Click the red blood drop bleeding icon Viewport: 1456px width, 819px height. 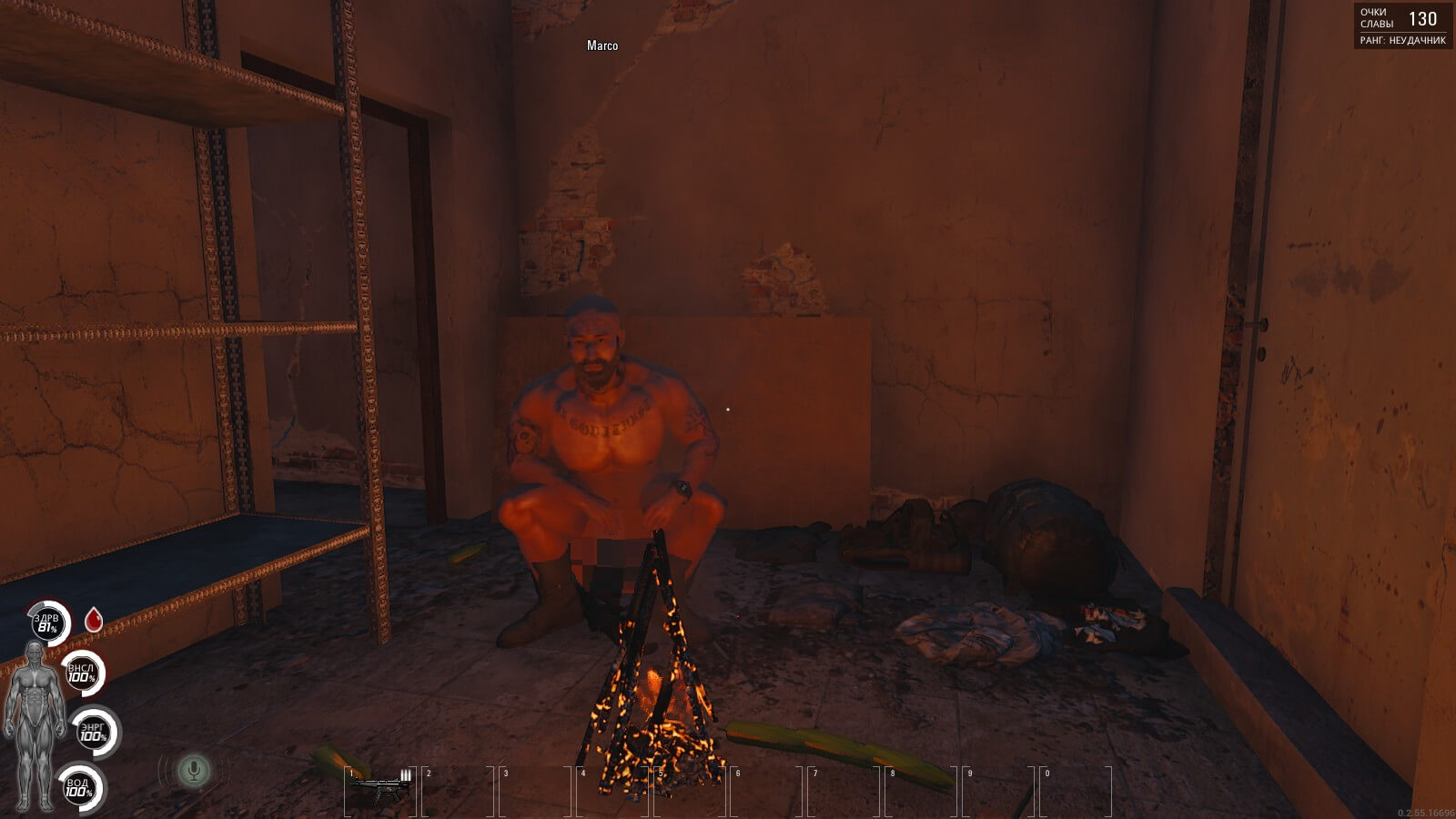pos(93,621)
